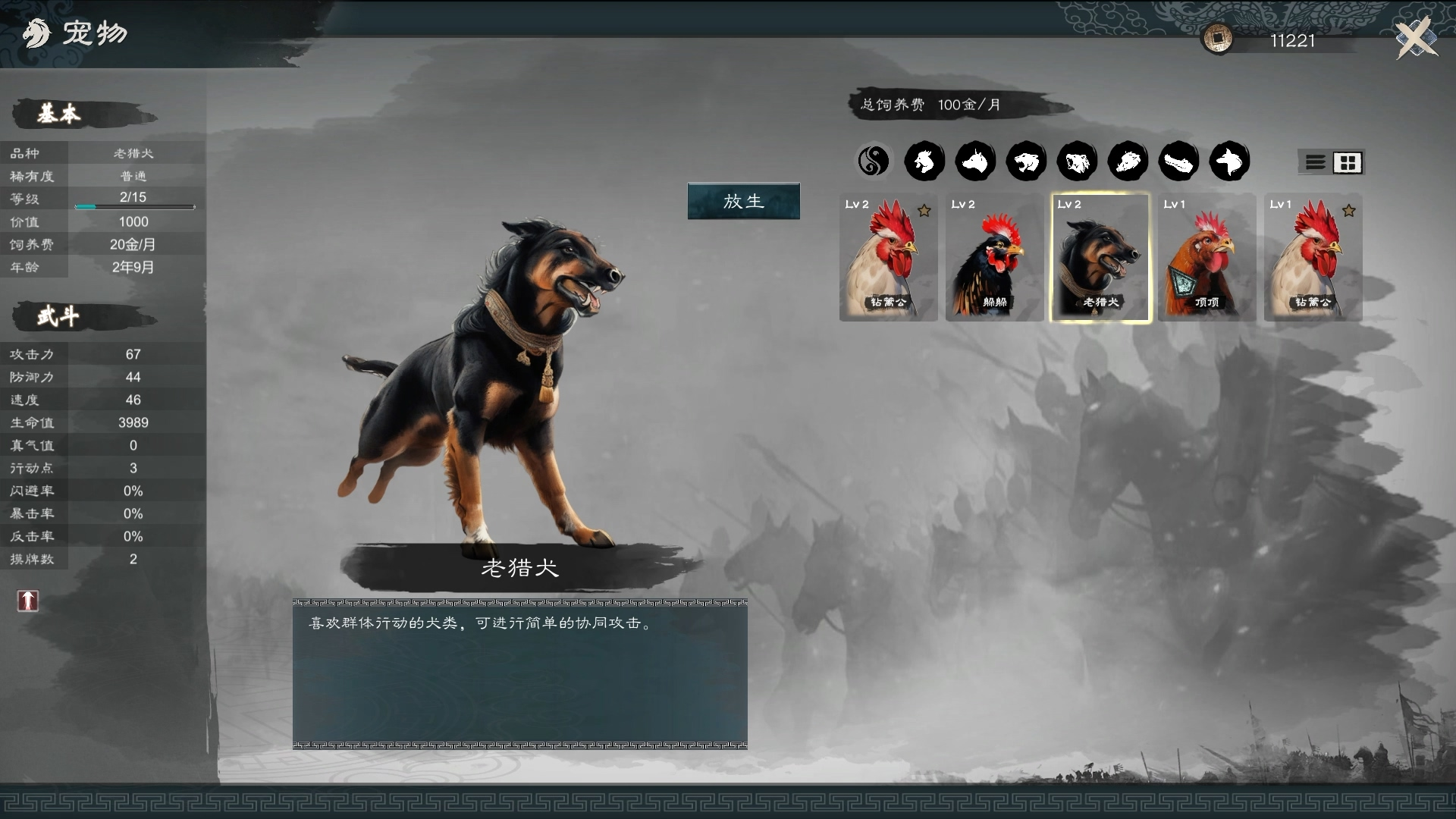Image resolution: width=1456 pixels, height=819 pixels.
Task: Click the yin-yang all-pets filter icon
Action: (x=874, y=161)
